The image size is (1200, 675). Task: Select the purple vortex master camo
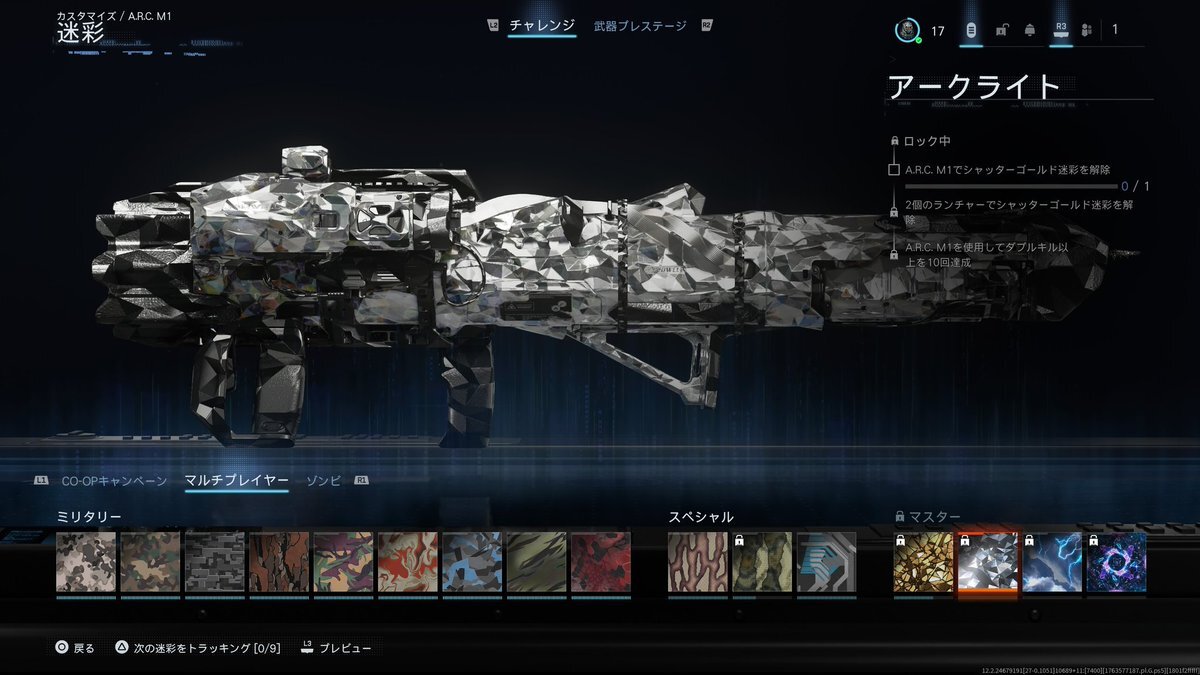(x=1116, y=562)
